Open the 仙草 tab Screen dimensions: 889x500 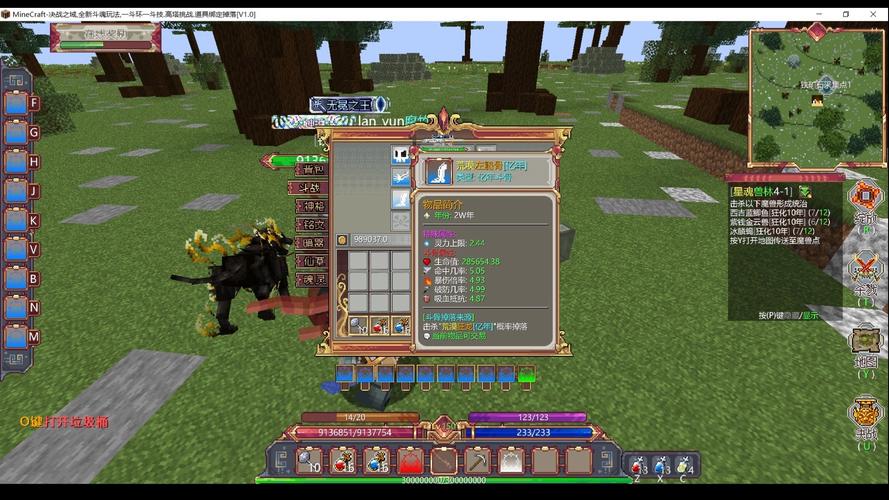point(312,261)
